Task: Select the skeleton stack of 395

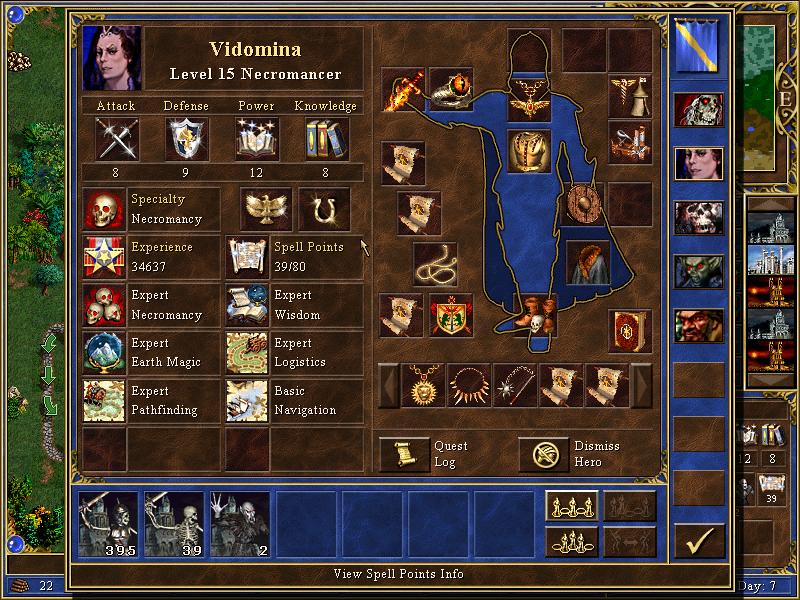Action: point(110,524)
